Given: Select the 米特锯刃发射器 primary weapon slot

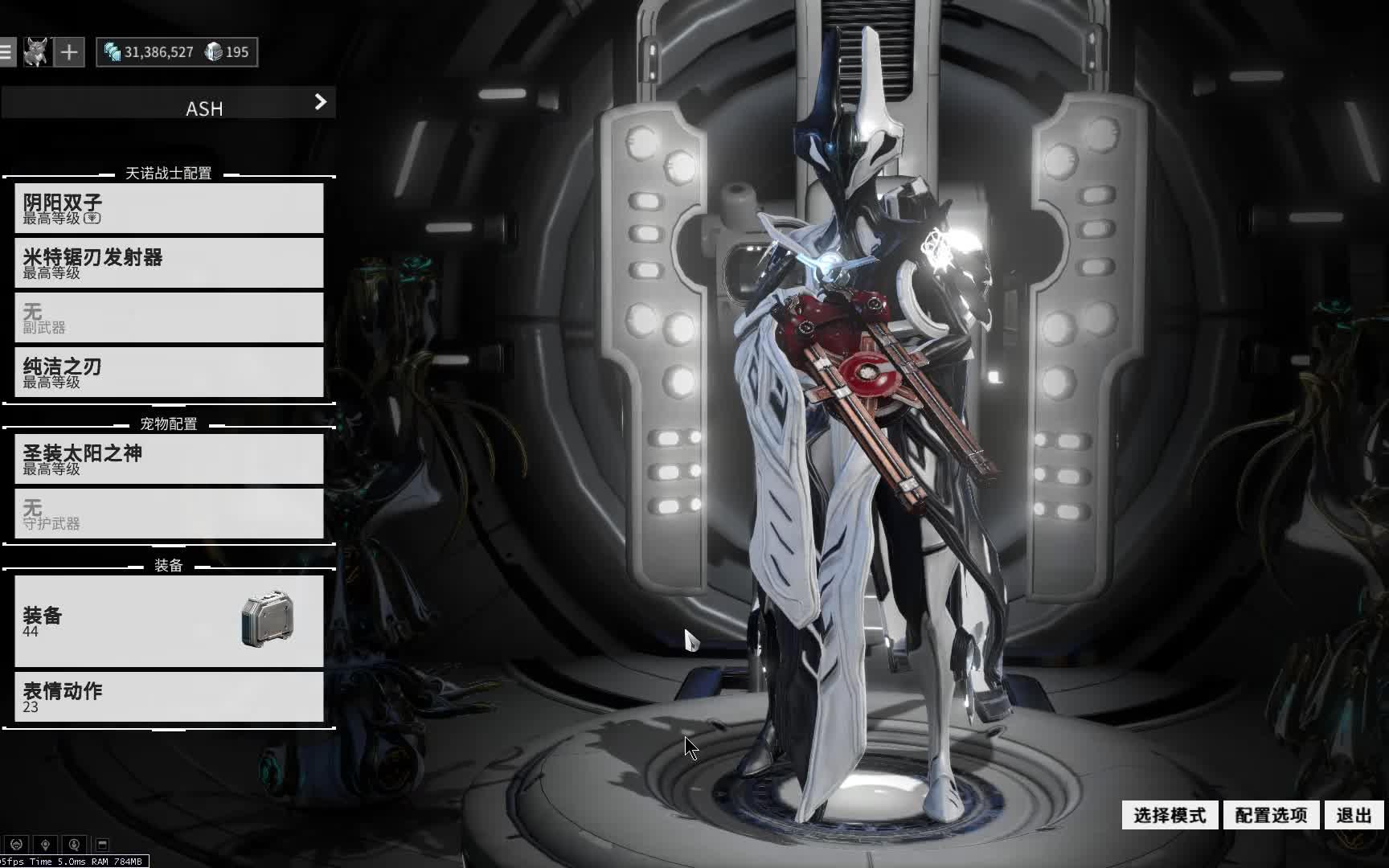Looking at the screenshot, I should click(169, 263).
